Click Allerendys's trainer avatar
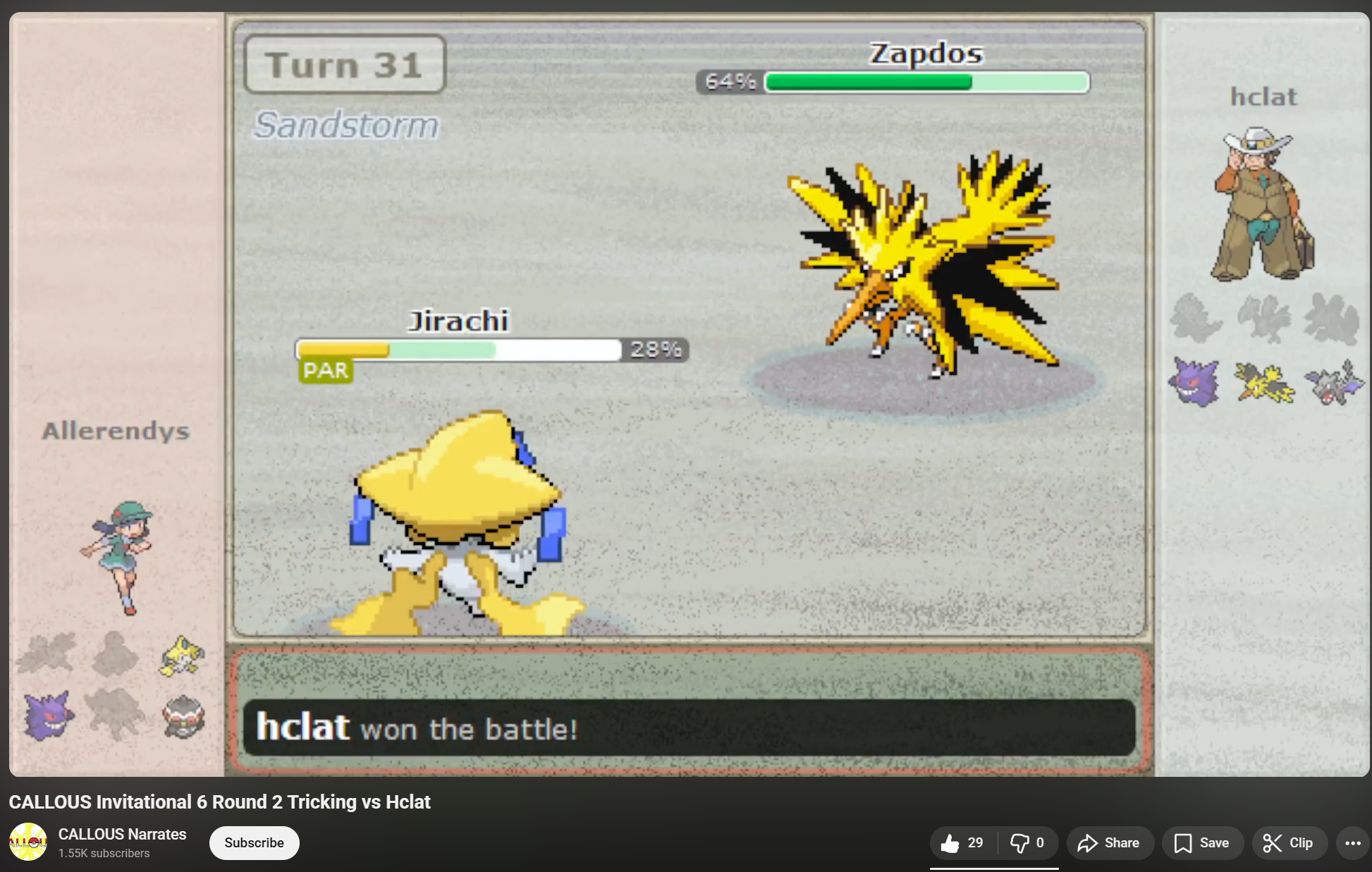1372x872 pixels. pos(118,557)
